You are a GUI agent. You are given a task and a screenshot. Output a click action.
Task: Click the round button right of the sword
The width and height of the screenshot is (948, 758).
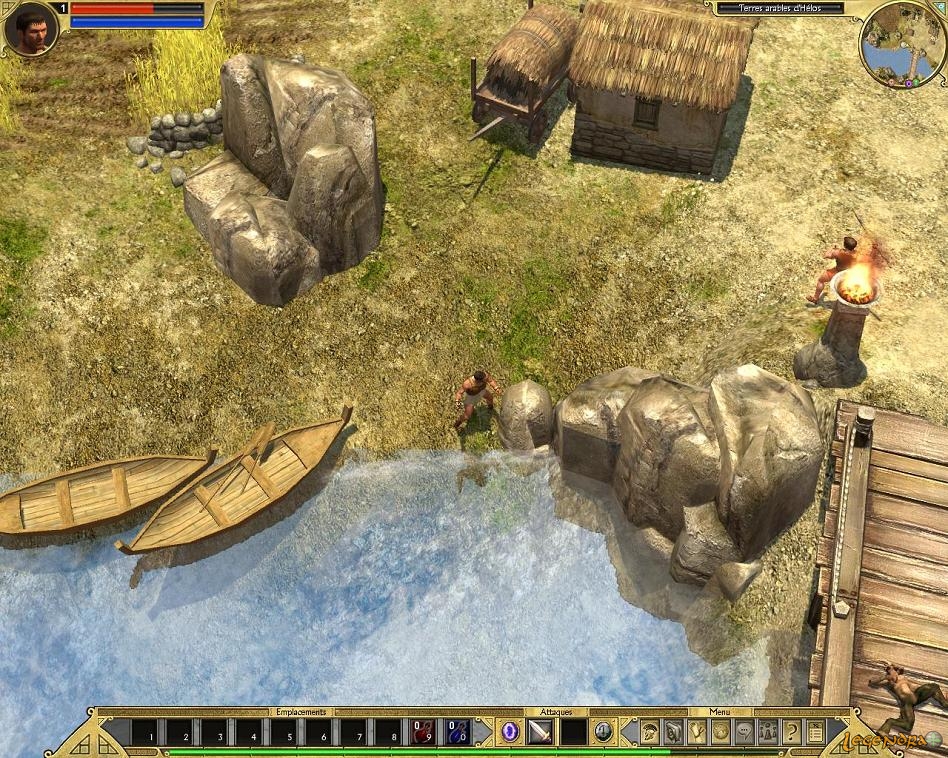click(603, 732)
